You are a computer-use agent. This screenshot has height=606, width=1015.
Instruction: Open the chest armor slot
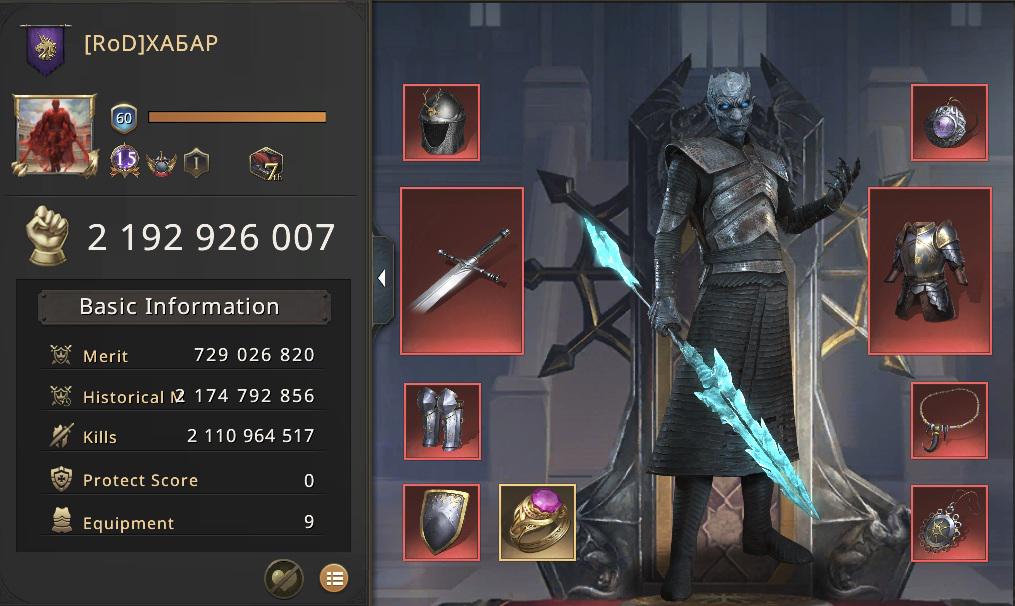(x=929, y=270)
